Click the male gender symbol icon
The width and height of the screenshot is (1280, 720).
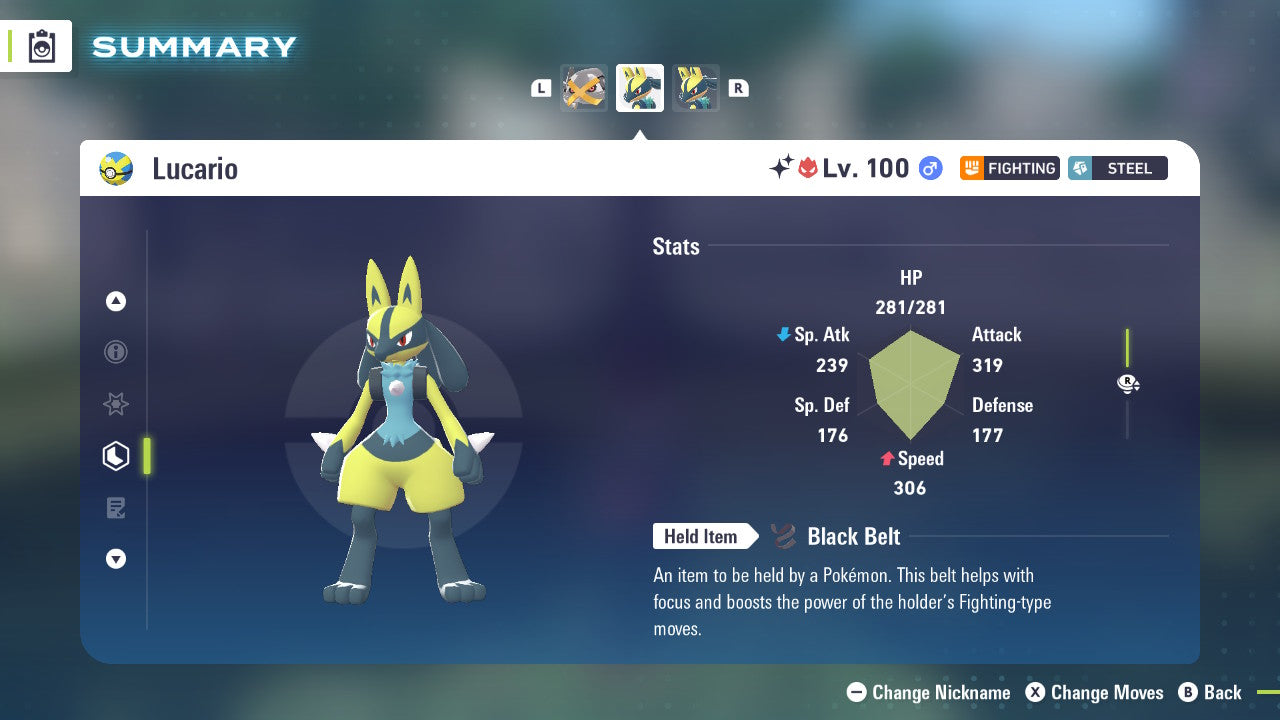point(929,169)
